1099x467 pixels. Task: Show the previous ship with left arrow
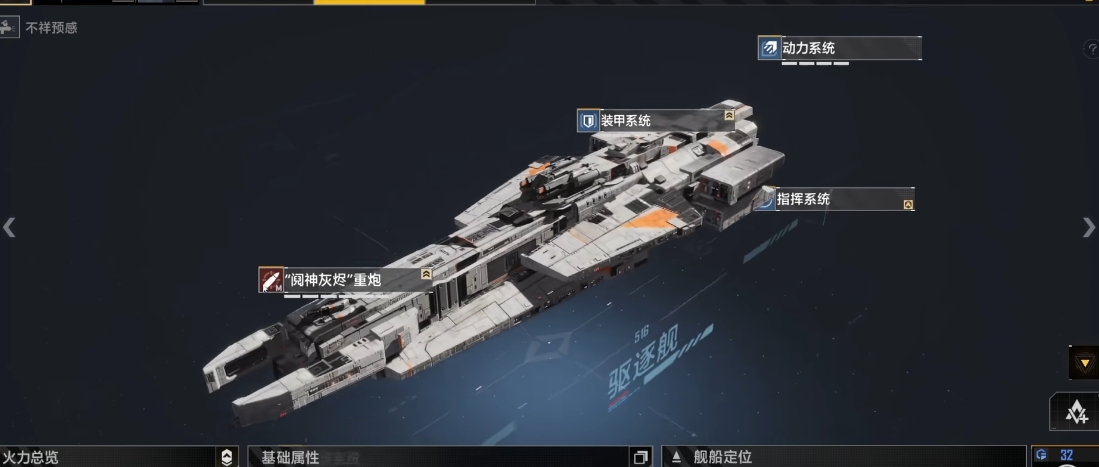coord(9,228)
